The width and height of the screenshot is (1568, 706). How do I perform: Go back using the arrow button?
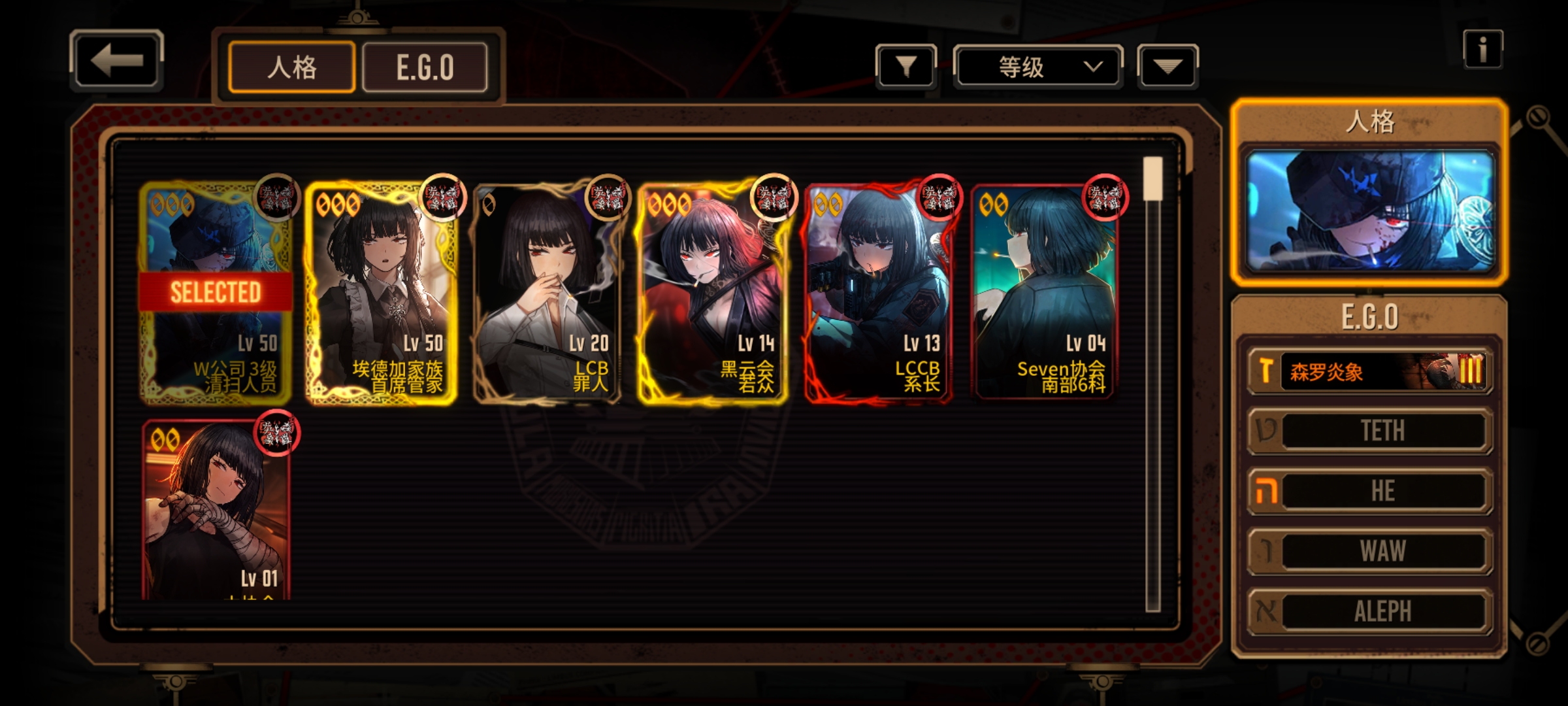pyautogui.click(x=116, y=61)
